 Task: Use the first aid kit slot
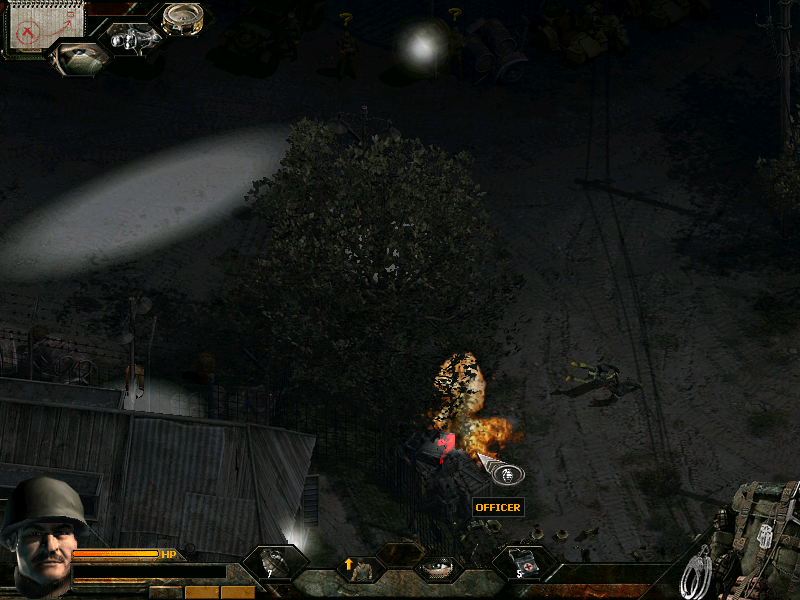(x=520, y=565)
